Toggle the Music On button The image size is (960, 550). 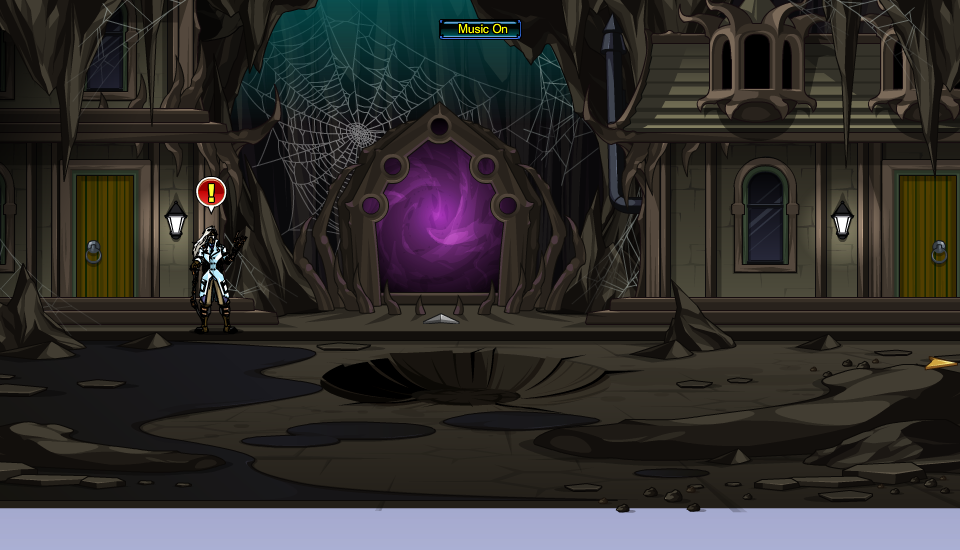[x=480, y=29]
